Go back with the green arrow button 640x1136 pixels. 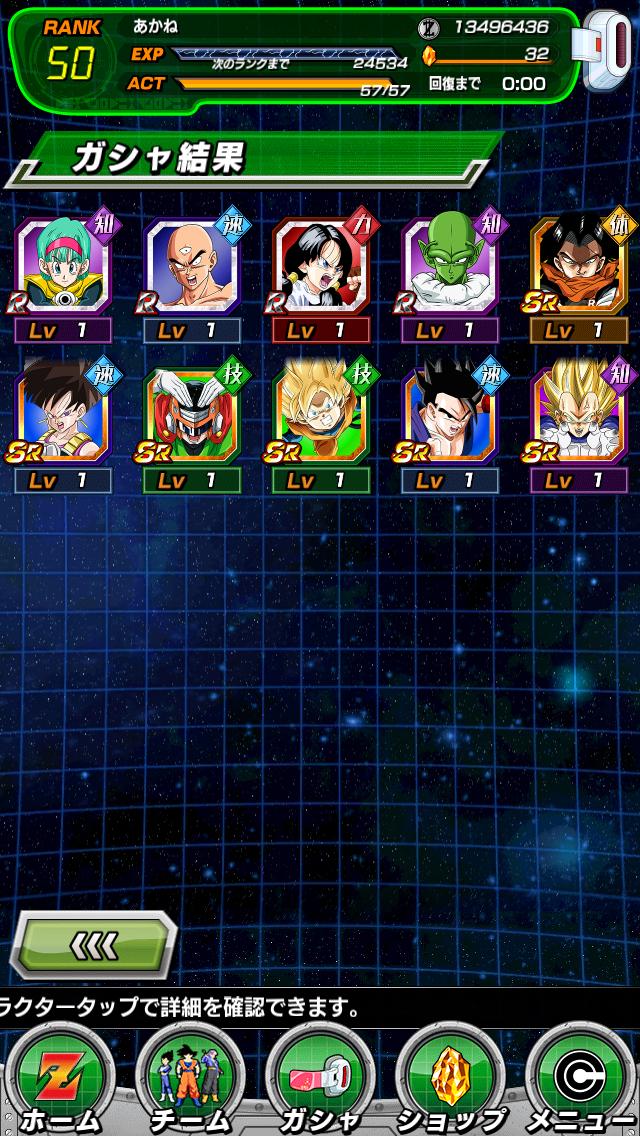tap(95, 945)
